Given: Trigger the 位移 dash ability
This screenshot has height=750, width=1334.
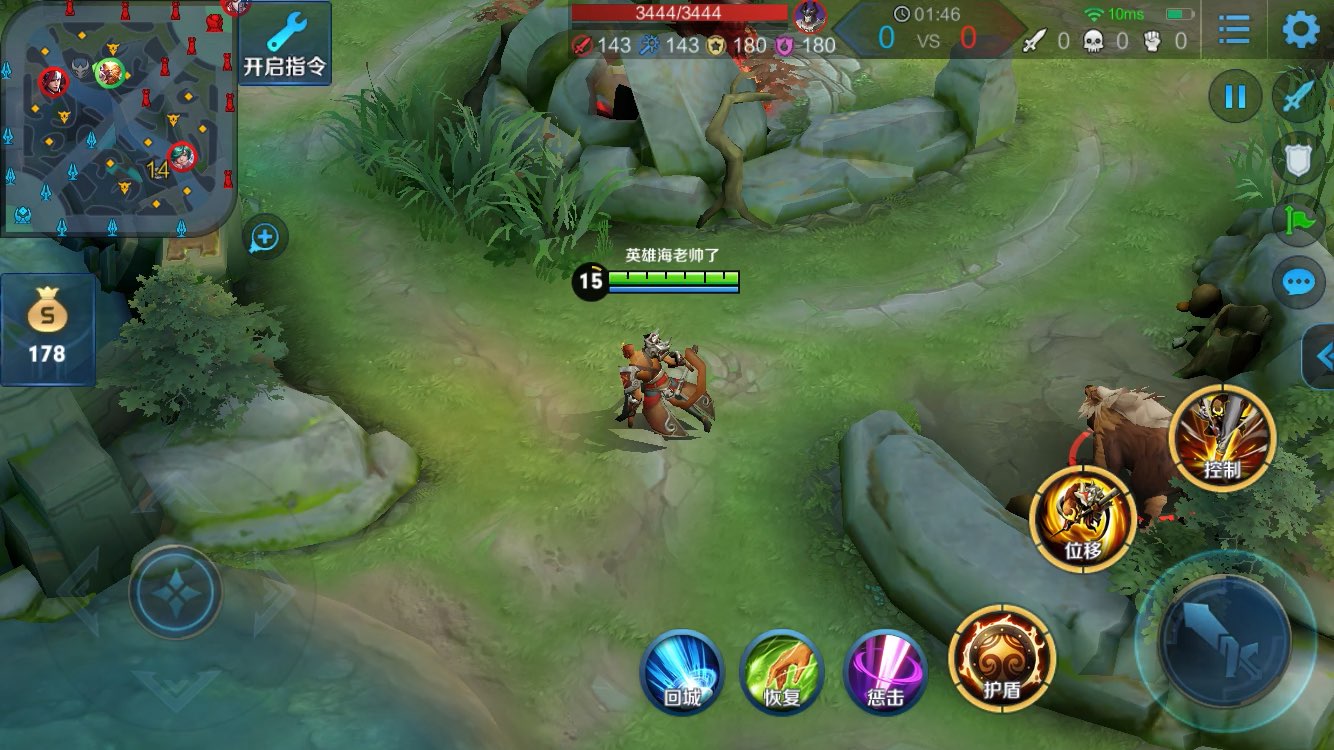Looking at the screenshot, I should (1083, 519).
